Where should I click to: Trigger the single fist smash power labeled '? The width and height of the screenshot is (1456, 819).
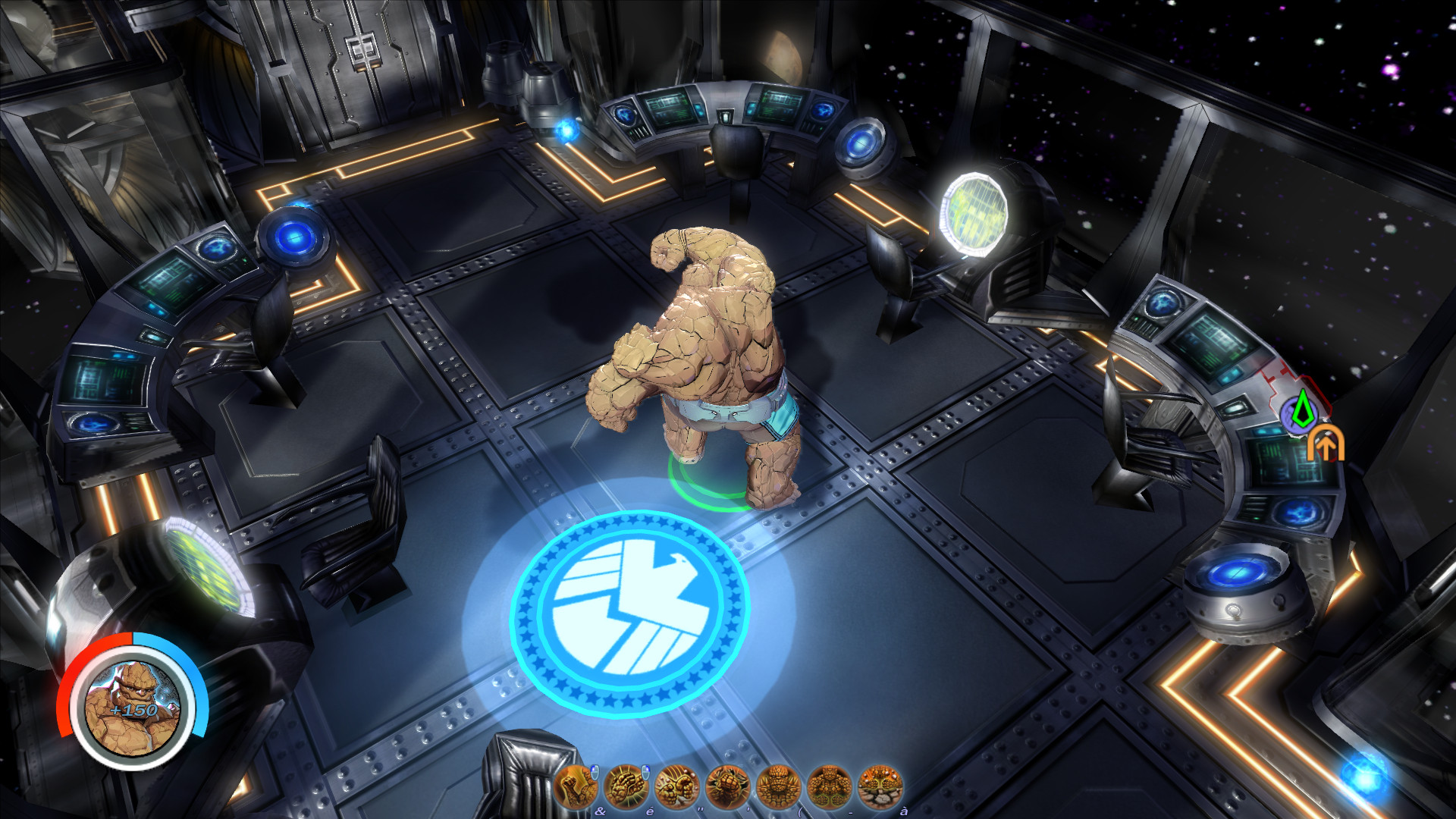tap(728, 785)
